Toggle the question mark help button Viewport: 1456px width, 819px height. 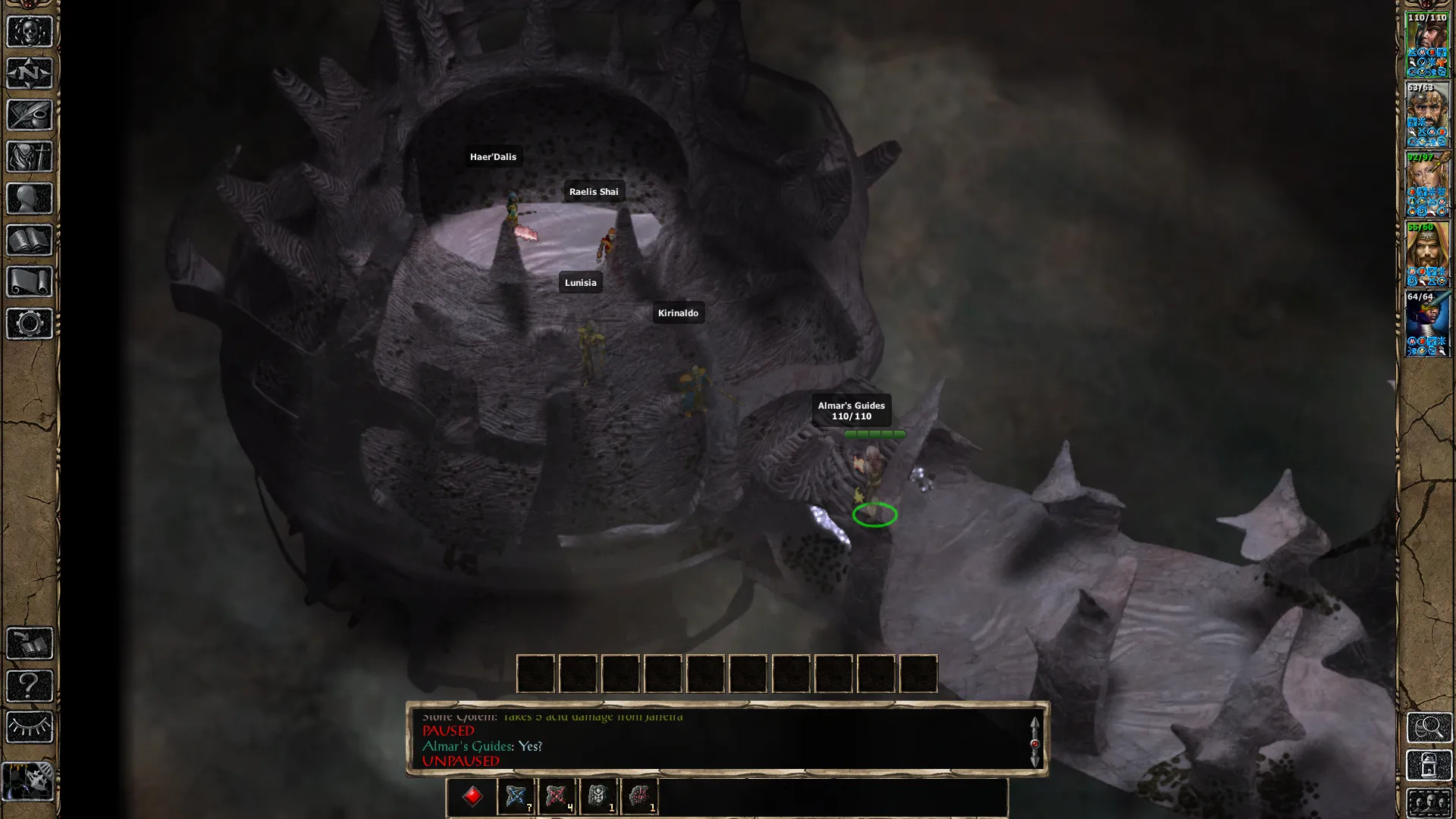click(30, 686)
